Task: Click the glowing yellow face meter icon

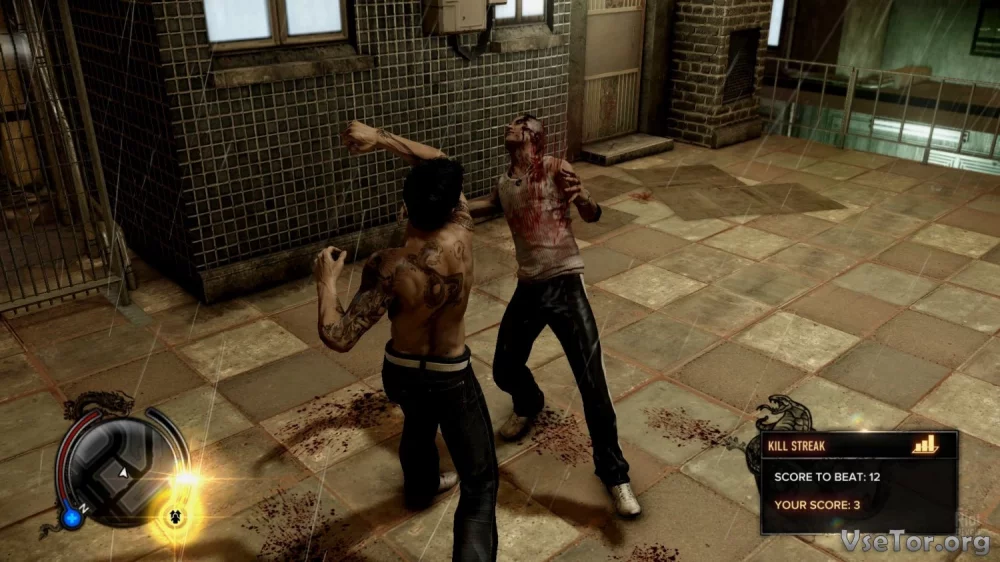Action: [177, 519]
